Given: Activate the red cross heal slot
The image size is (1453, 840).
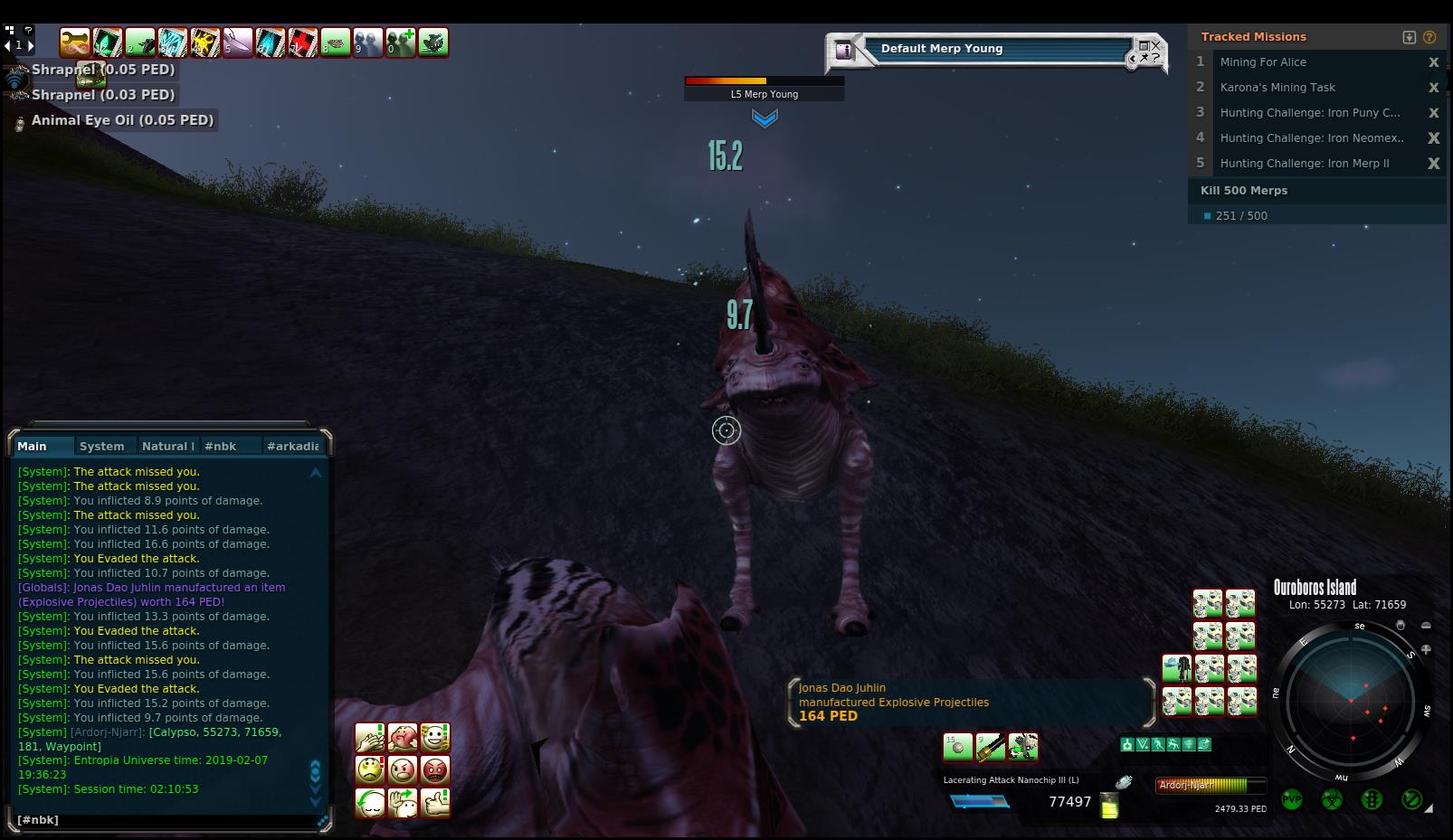Looking at the screenshot, I should tap(303, 42).
